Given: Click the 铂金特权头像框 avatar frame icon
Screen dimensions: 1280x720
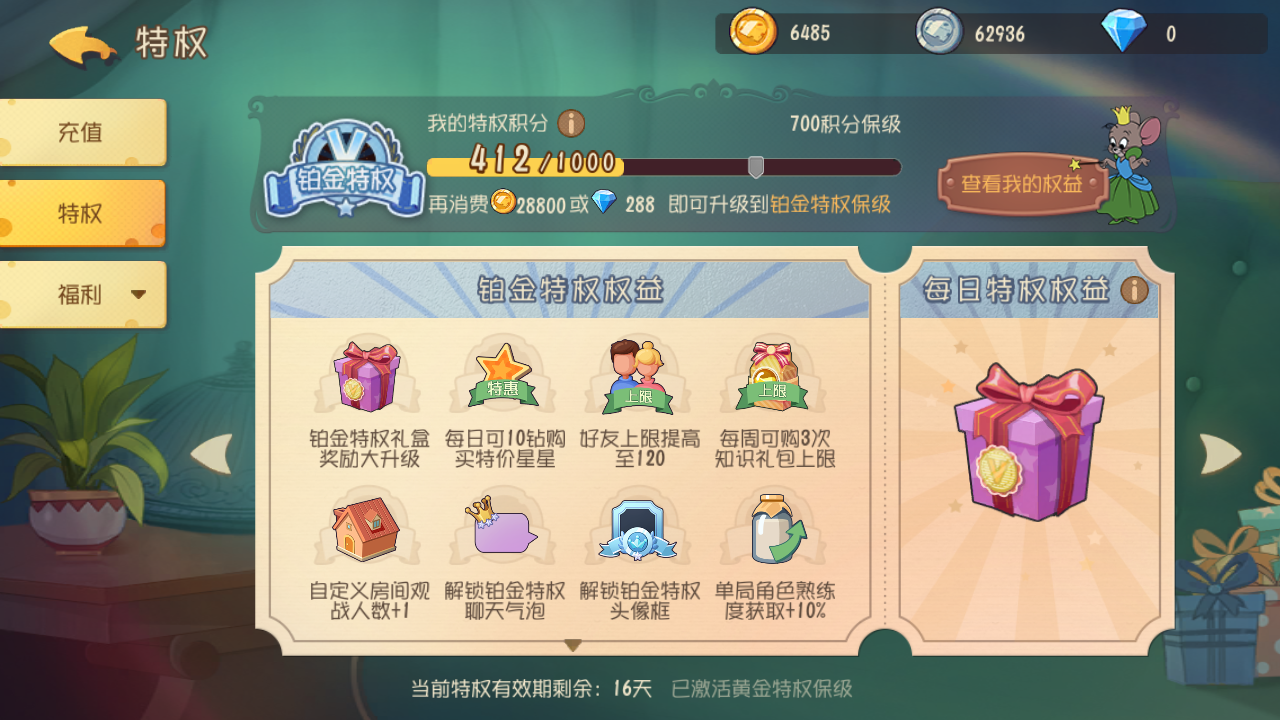Looking at the screenshot, I should pos(638,528).
